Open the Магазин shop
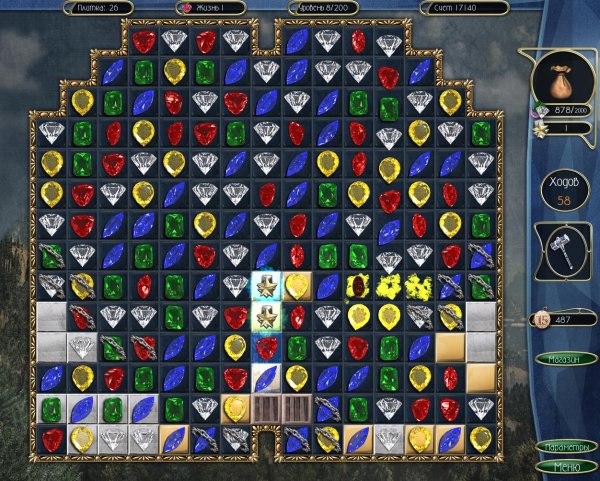This screenshot has height=481, width=600. click(x=565, y=358)
